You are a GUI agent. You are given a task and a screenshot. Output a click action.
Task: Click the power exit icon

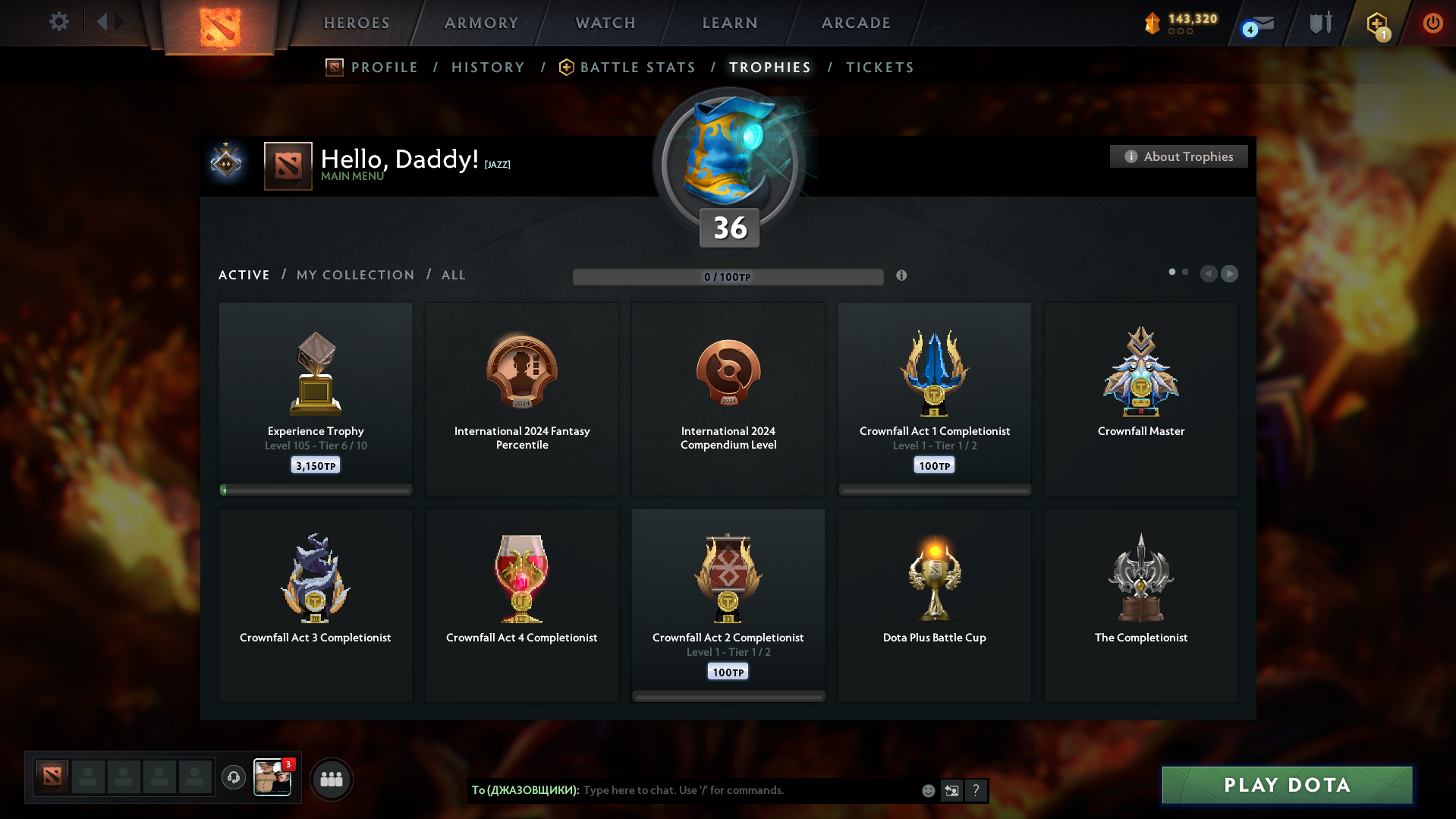(1432, 23)
